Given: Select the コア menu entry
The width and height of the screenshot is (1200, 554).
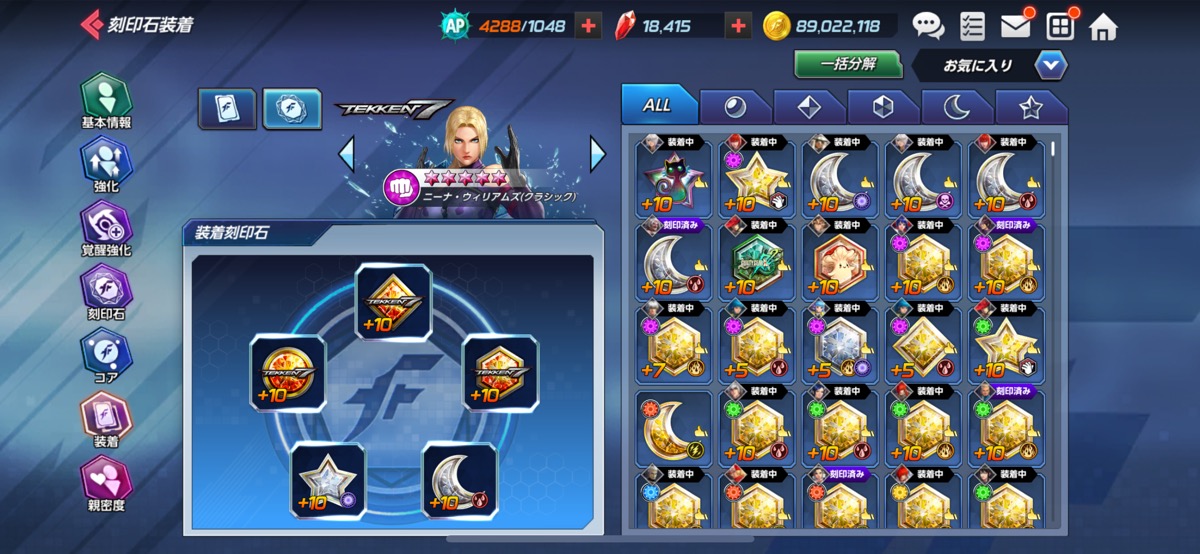Looking at the screenshot, I should coord(106,357).
